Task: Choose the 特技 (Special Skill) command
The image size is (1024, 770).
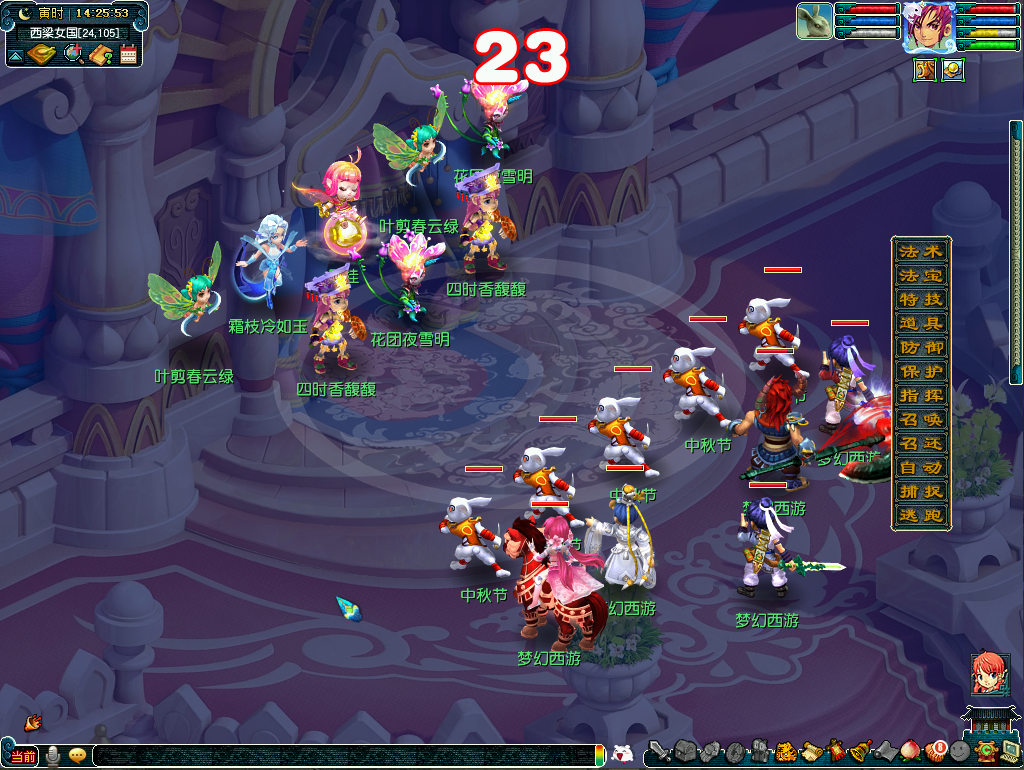Action: tap(920, 300)
